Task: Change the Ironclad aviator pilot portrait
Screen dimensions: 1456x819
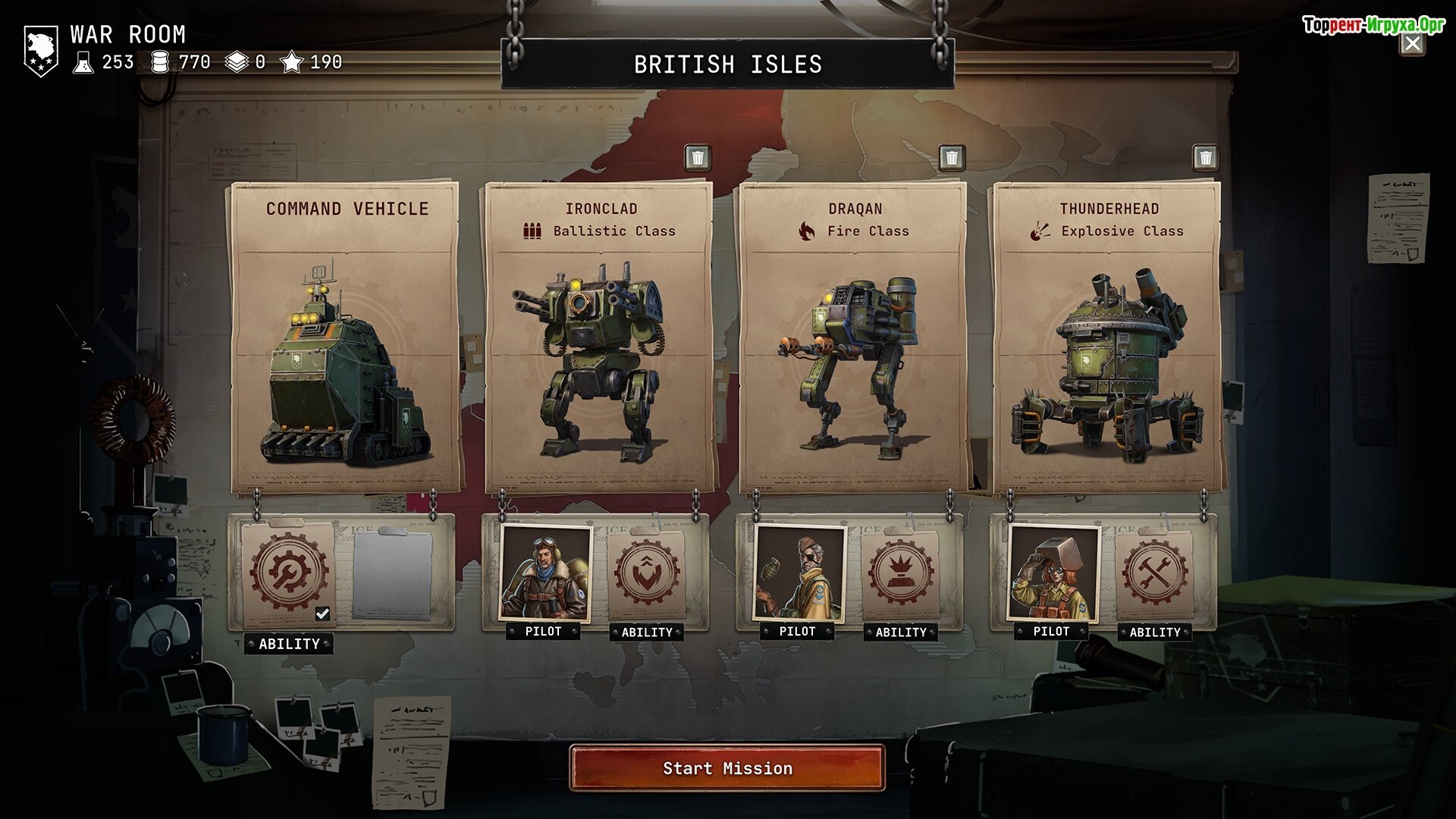Action: 545,573
